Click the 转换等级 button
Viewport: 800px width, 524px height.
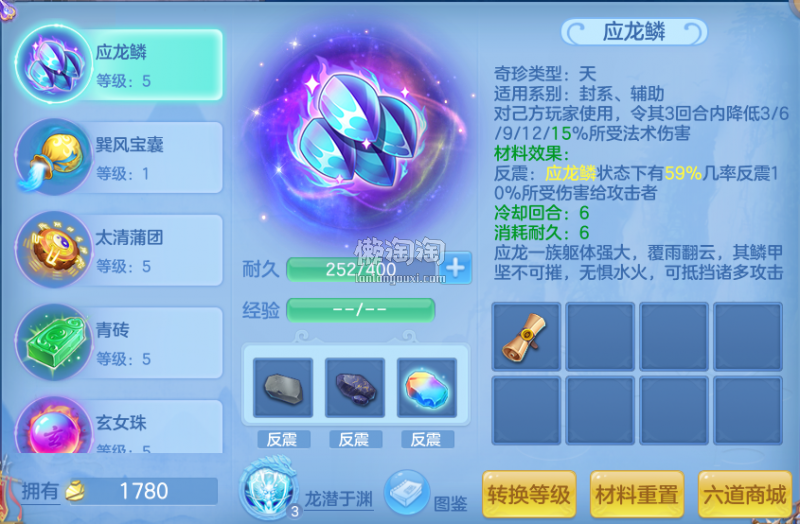529,494
